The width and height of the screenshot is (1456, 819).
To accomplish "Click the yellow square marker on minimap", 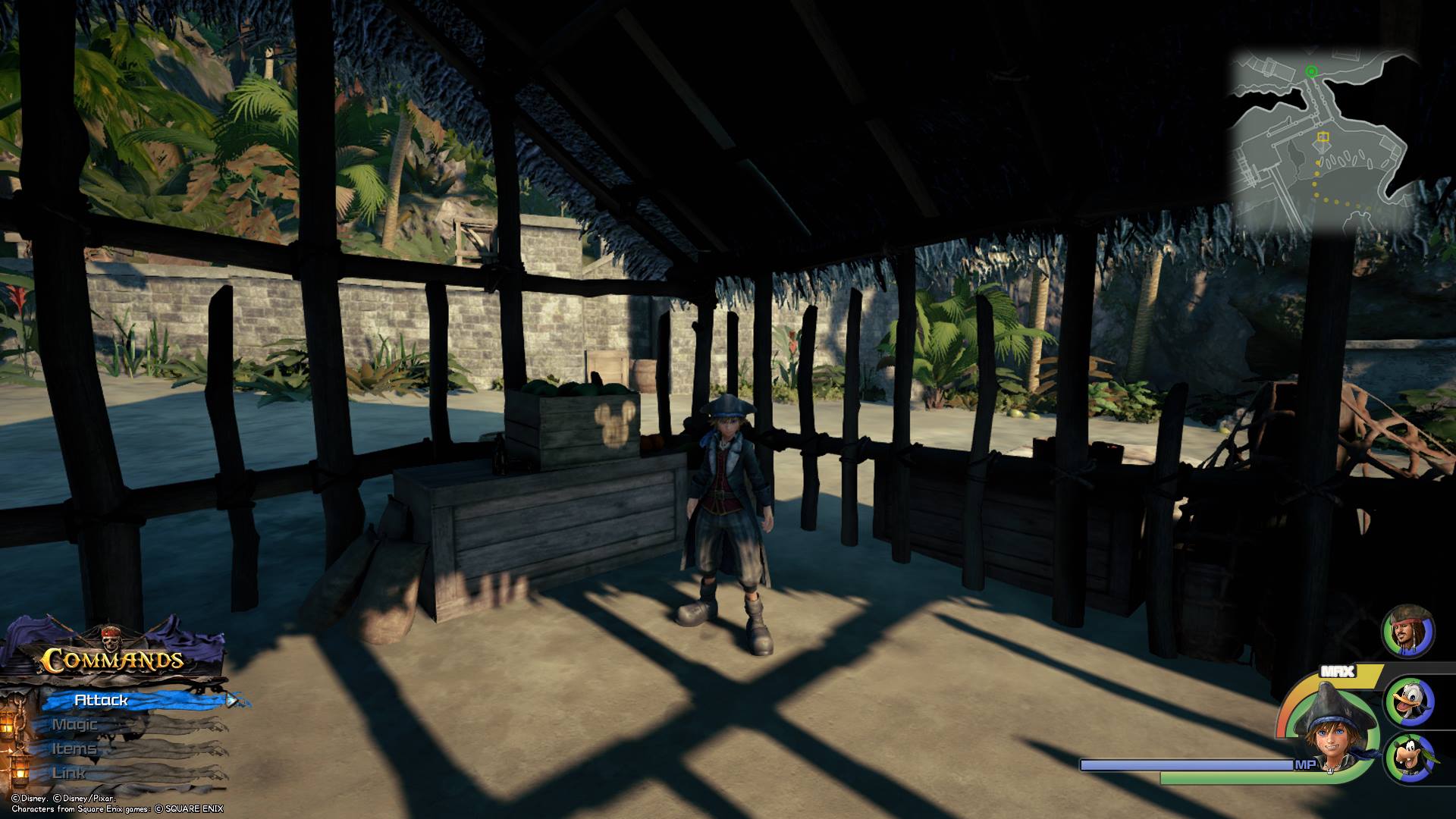I will point(1323,137).
